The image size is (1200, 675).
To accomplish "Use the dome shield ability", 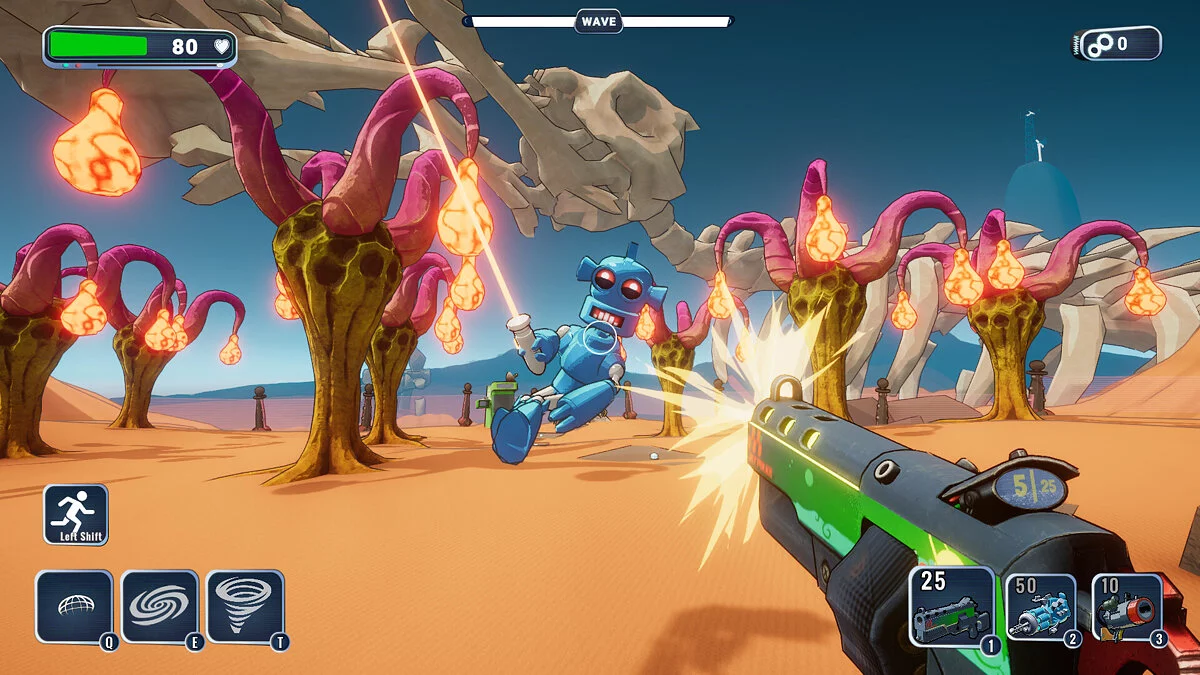I will pos(74,606).
